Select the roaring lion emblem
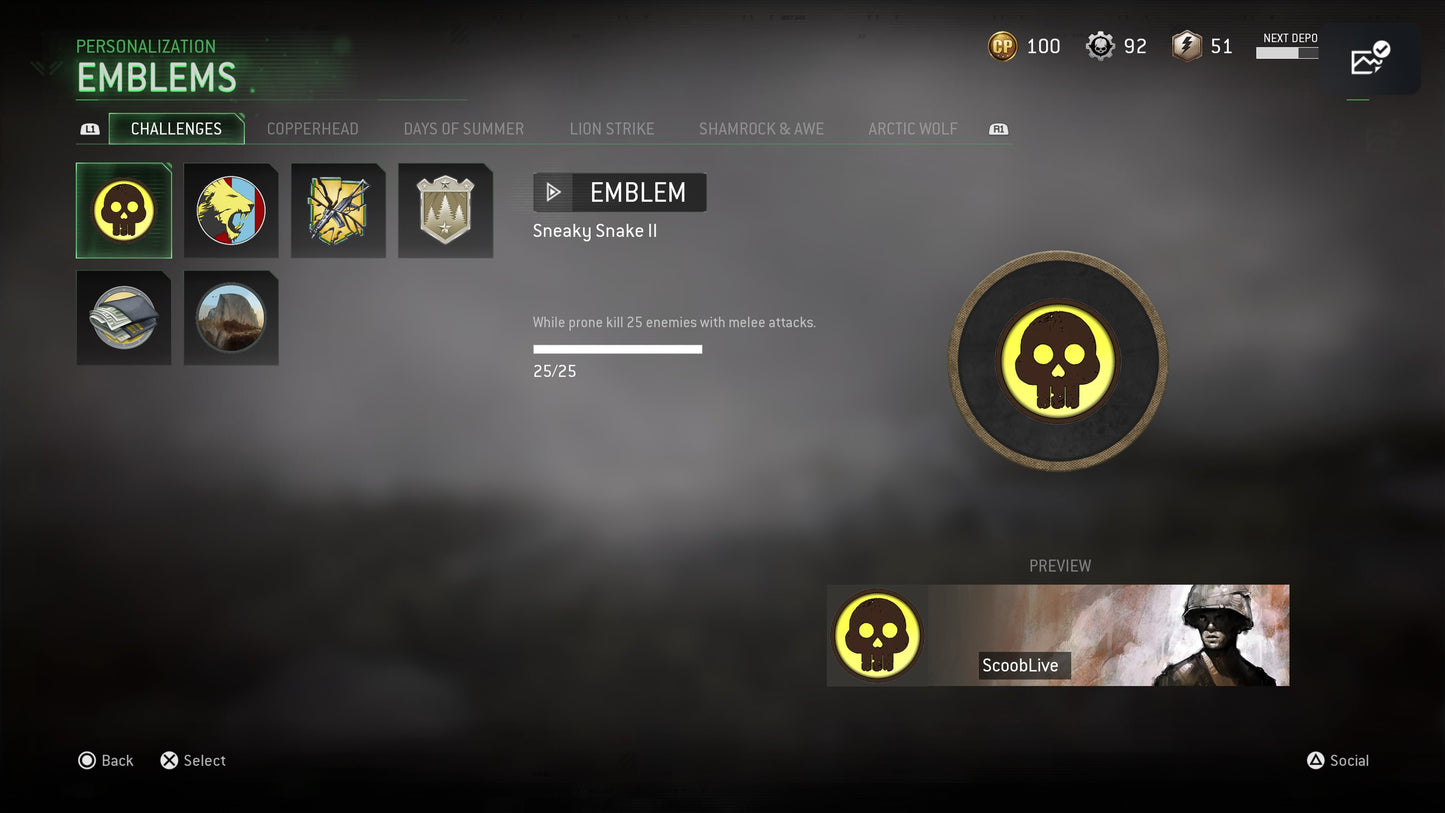This screenshot has width=1445, height=813. 231,210
